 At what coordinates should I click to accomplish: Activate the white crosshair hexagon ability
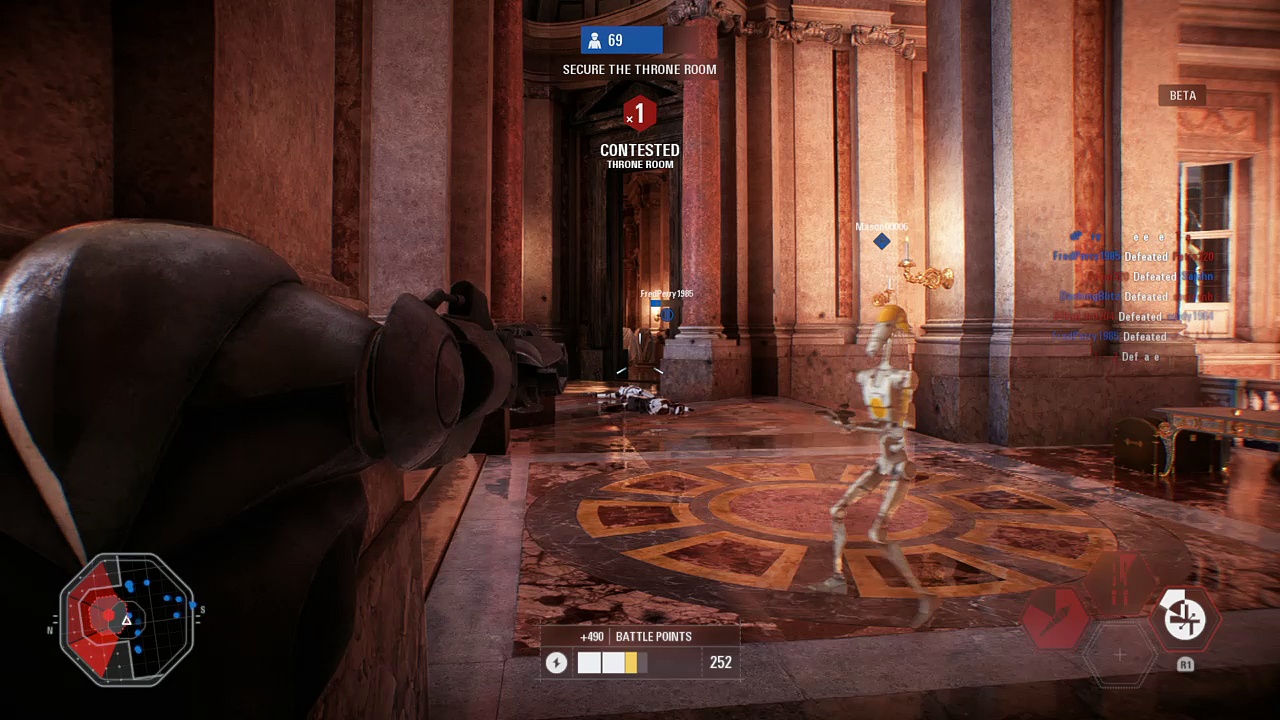[x=1184, y=617]
